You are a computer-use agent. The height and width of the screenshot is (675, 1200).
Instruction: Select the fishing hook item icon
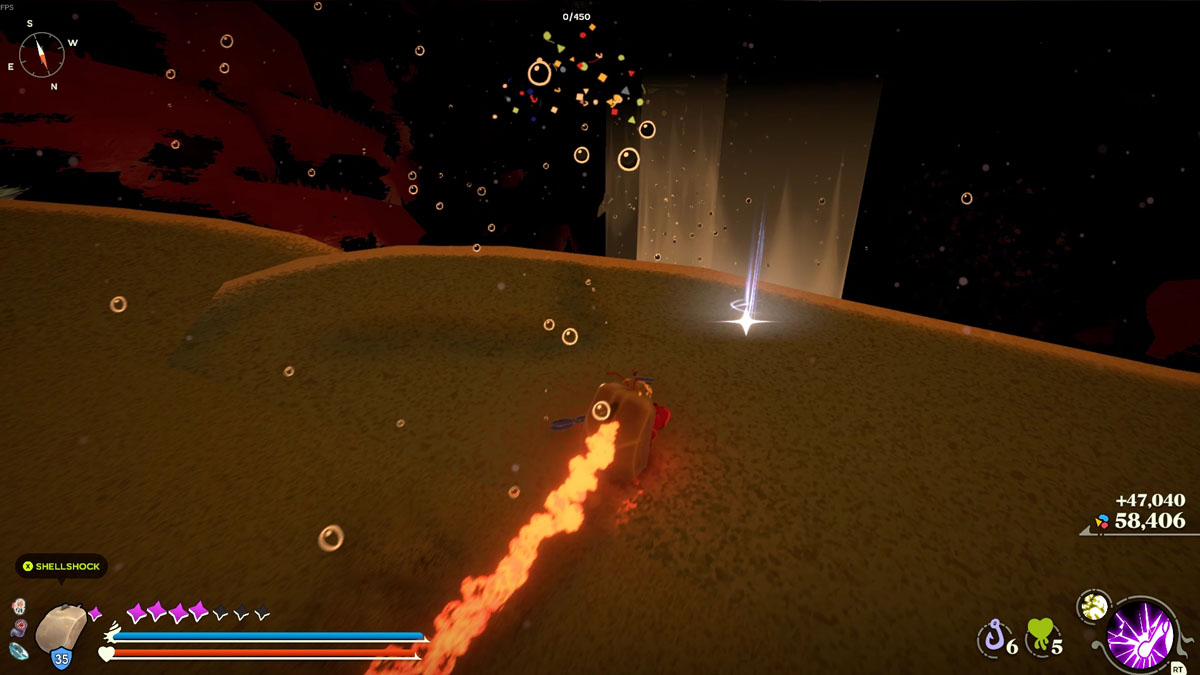[993, 636]
